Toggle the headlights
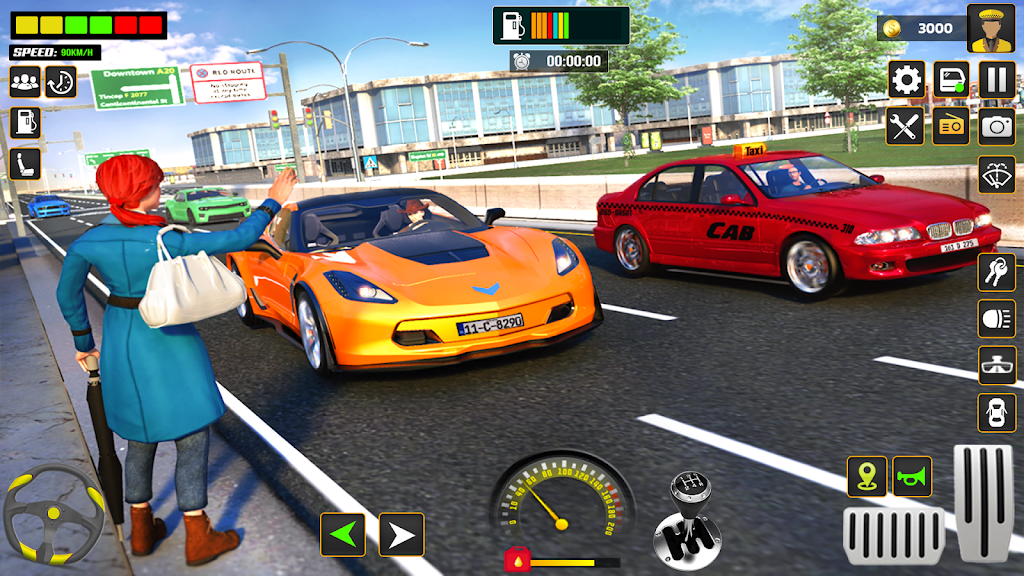The width and height of the screenshot is (1024, 576). pyautogui.click(x=997, y=318)
